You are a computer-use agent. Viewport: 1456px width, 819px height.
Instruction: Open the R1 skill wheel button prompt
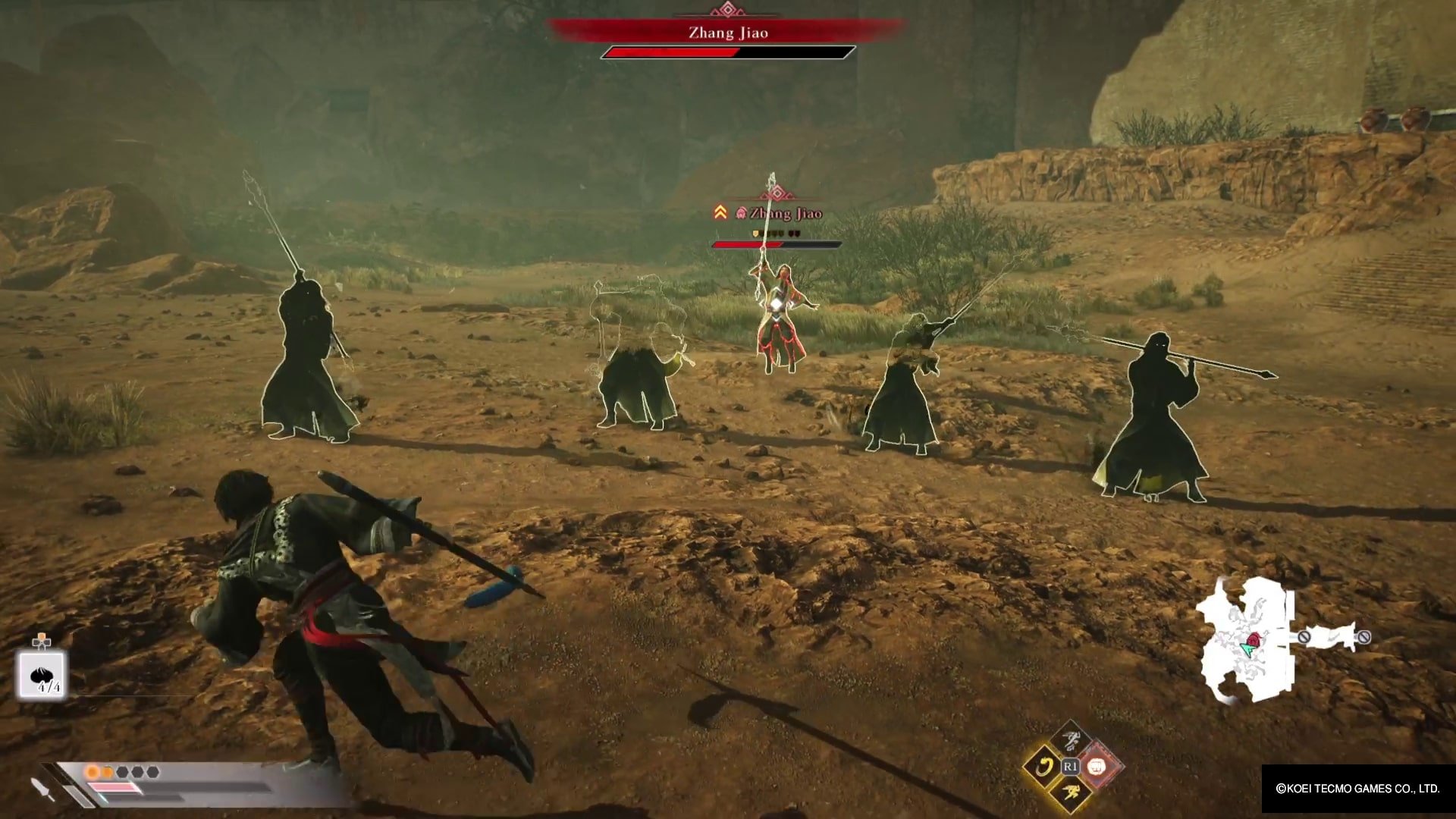[1071, 767]
